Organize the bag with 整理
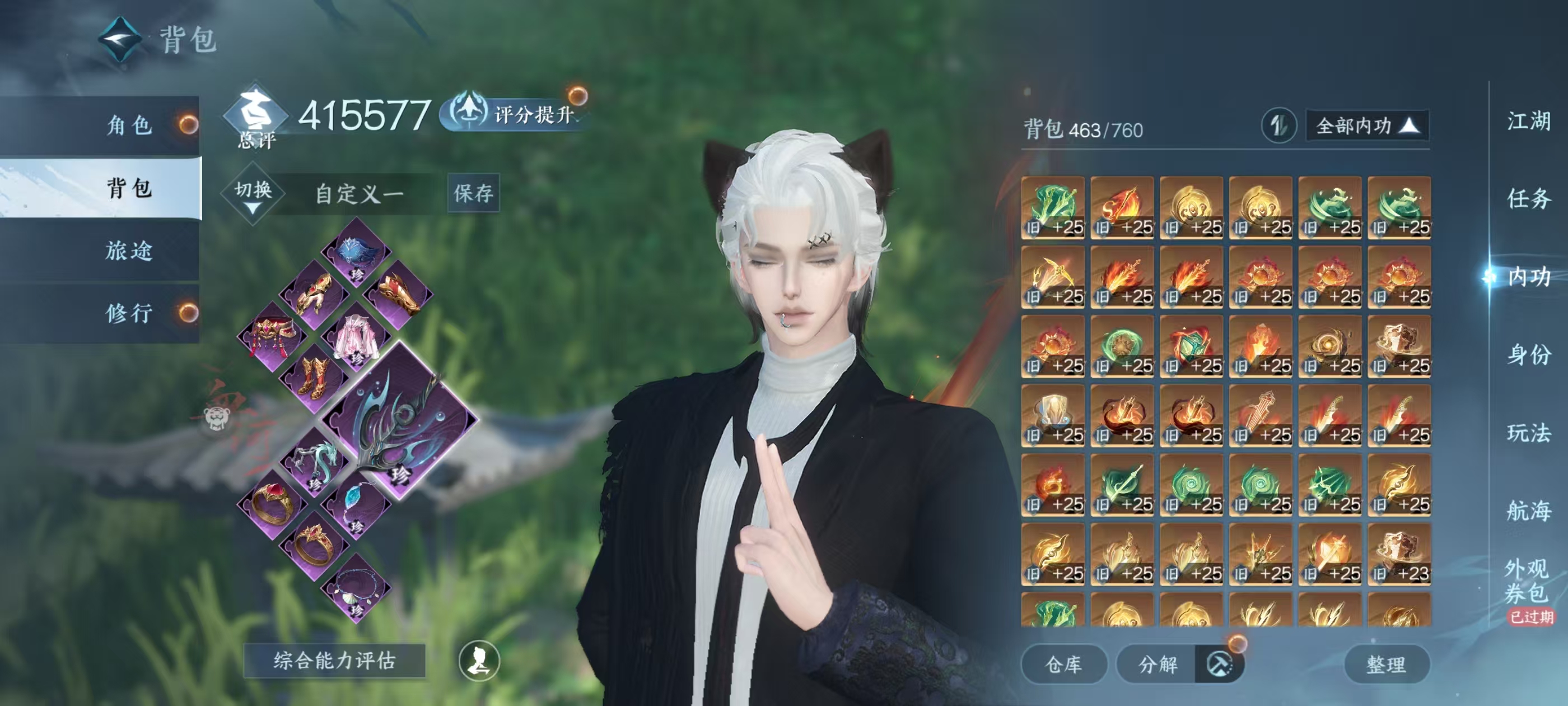Screen dimensions: 1568x706 point(1386,664)
